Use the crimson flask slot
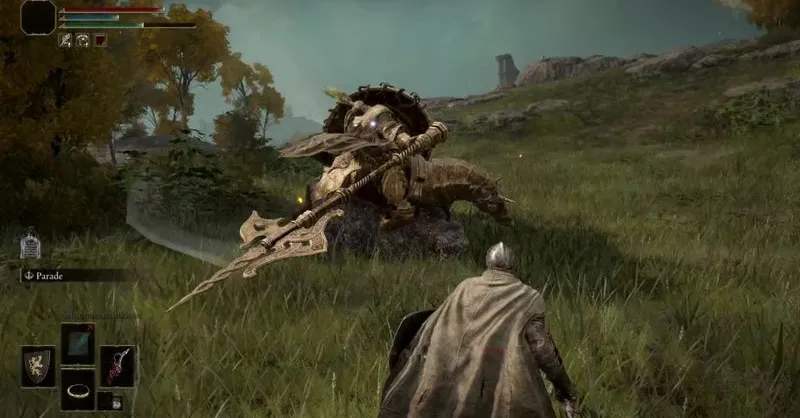The width and height of the screenshot is (800, 418). point(117,366)
